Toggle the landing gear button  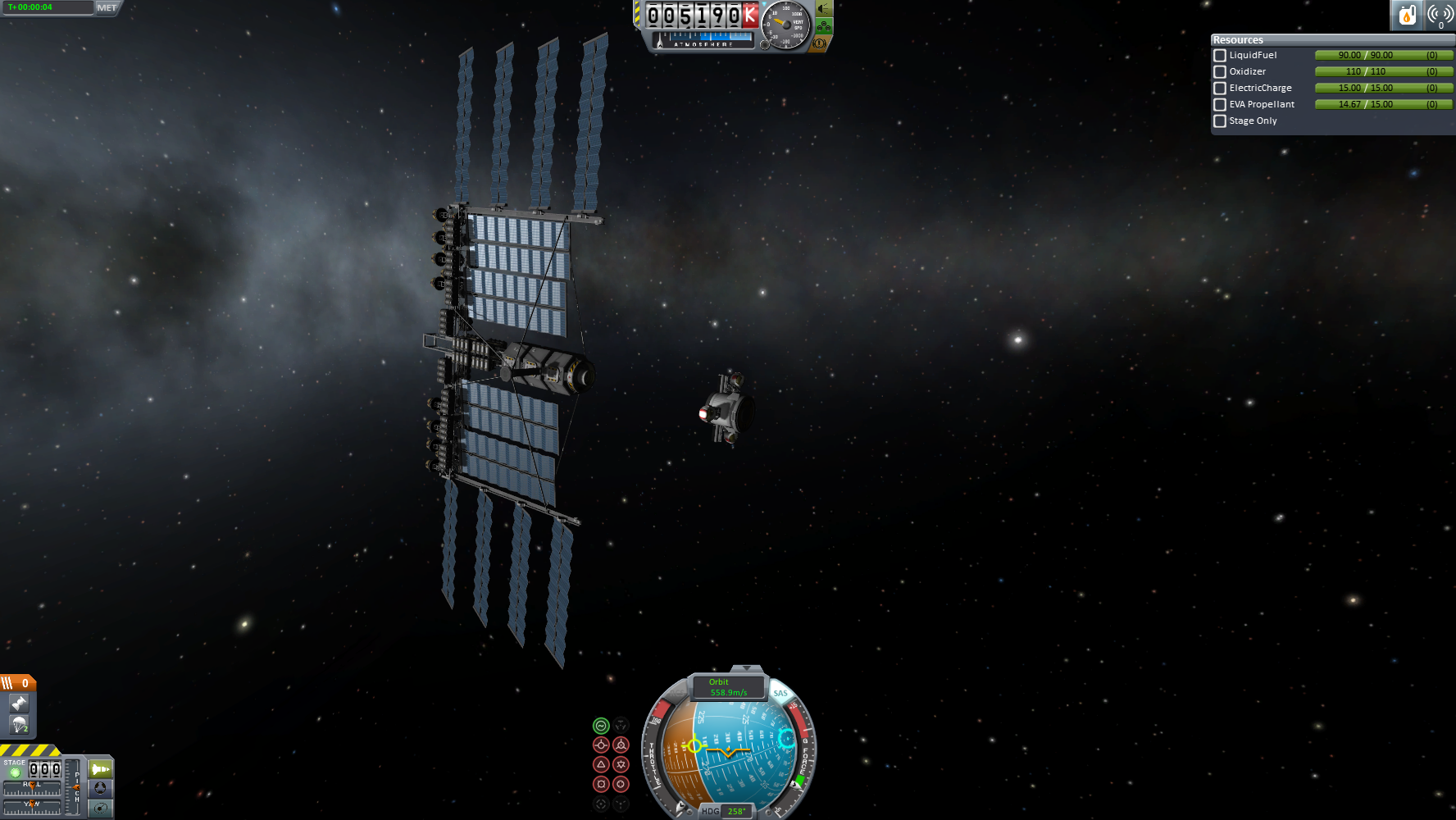(824, 26)
